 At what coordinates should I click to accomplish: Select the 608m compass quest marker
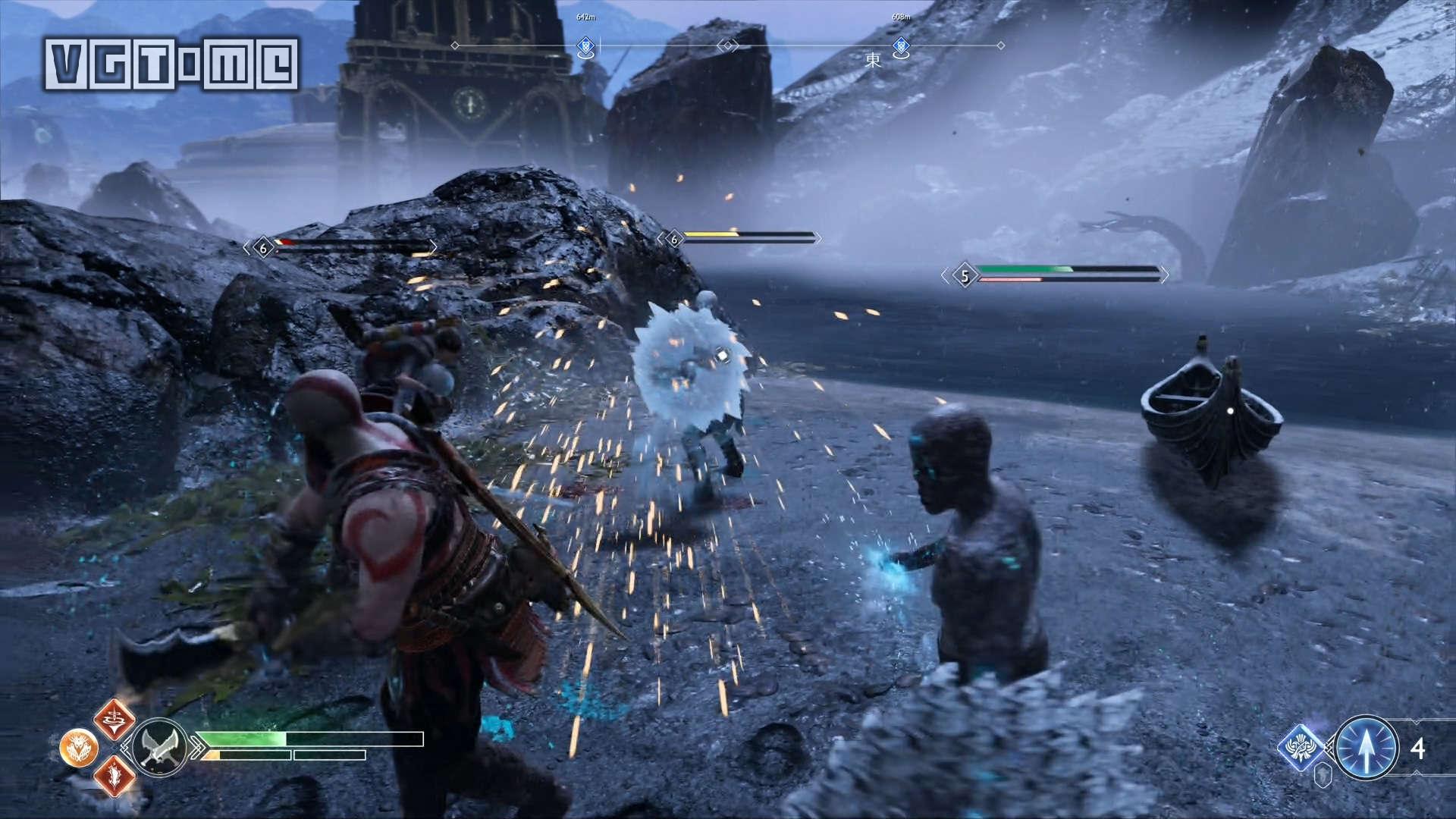coord(901,47)
